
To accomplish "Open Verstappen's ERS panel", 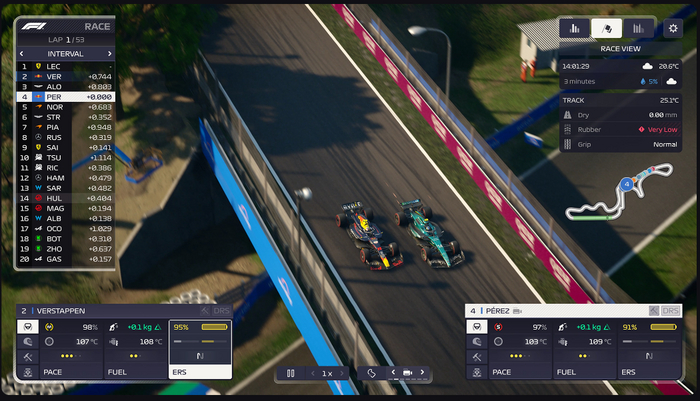I will pyautogui.click(x=200, y=350).
